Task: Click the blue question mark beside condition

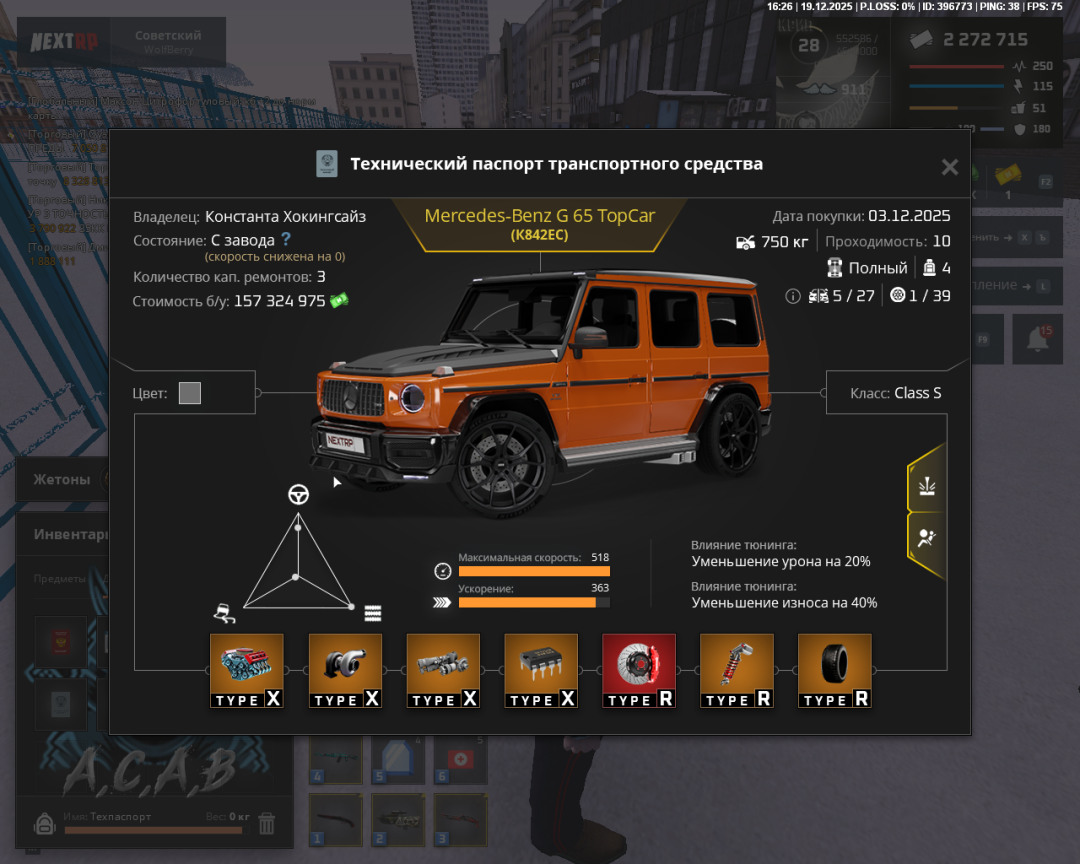Action: click(x=285, y=239)
